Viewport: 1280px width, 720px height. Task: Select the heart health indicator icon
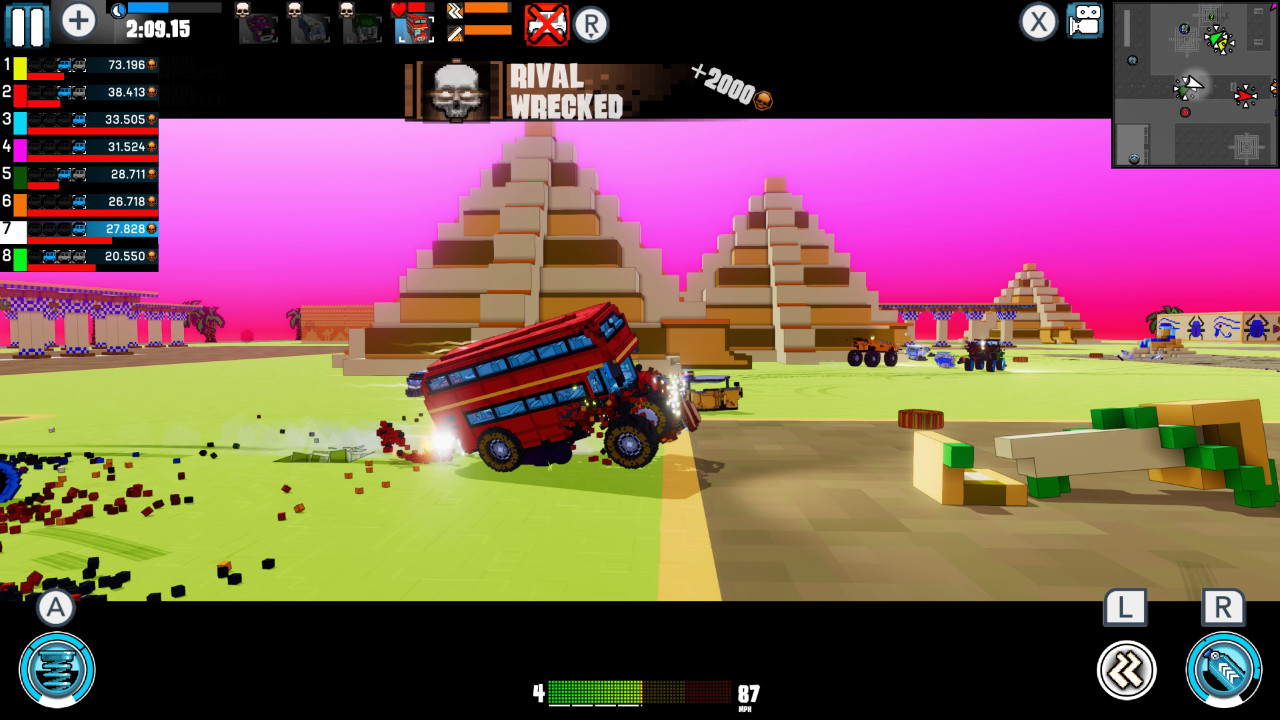tap(397, 9)
